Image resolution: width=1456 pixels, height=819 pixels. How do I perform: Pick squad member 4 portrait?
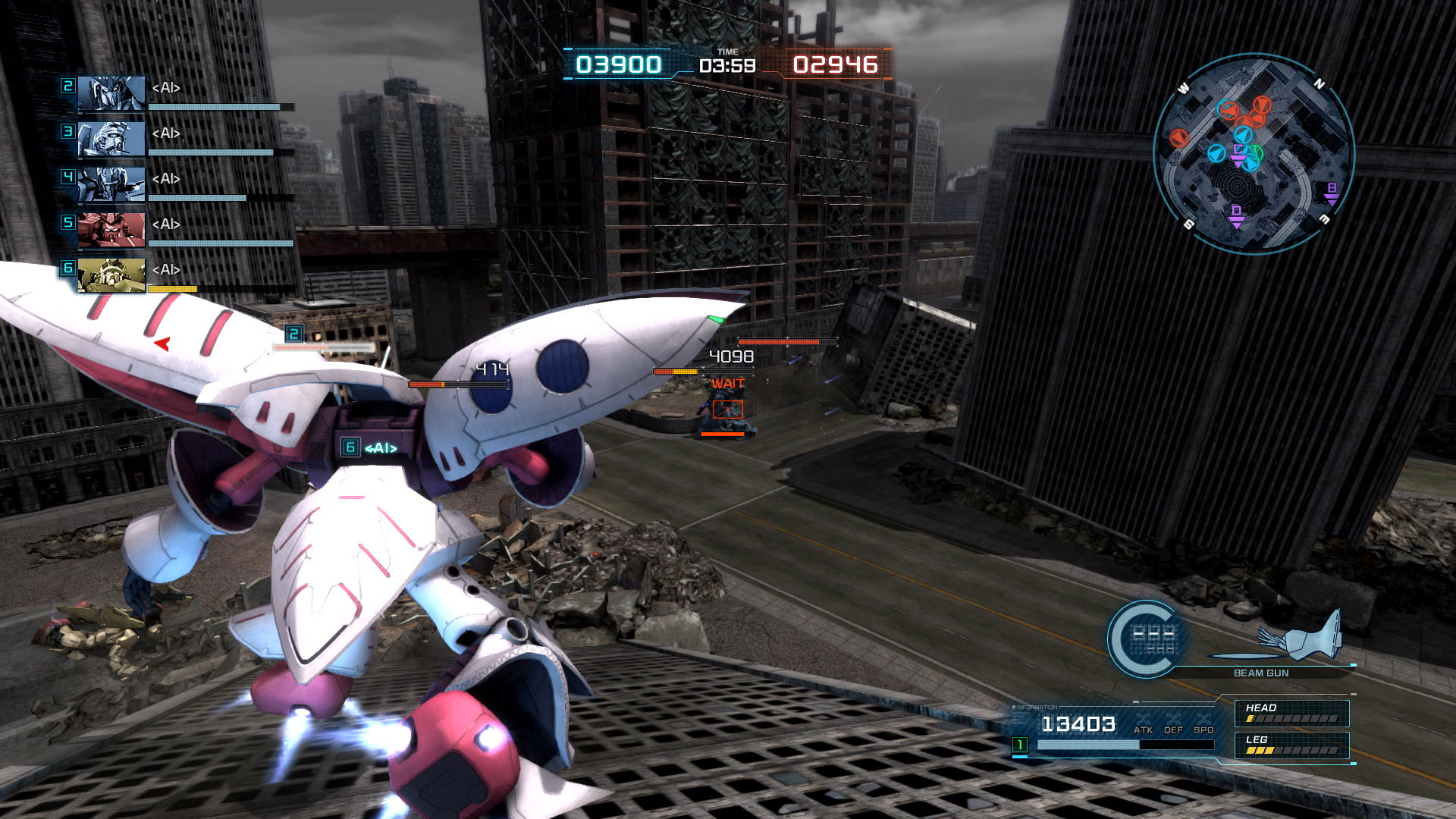[x=111, y=185]
